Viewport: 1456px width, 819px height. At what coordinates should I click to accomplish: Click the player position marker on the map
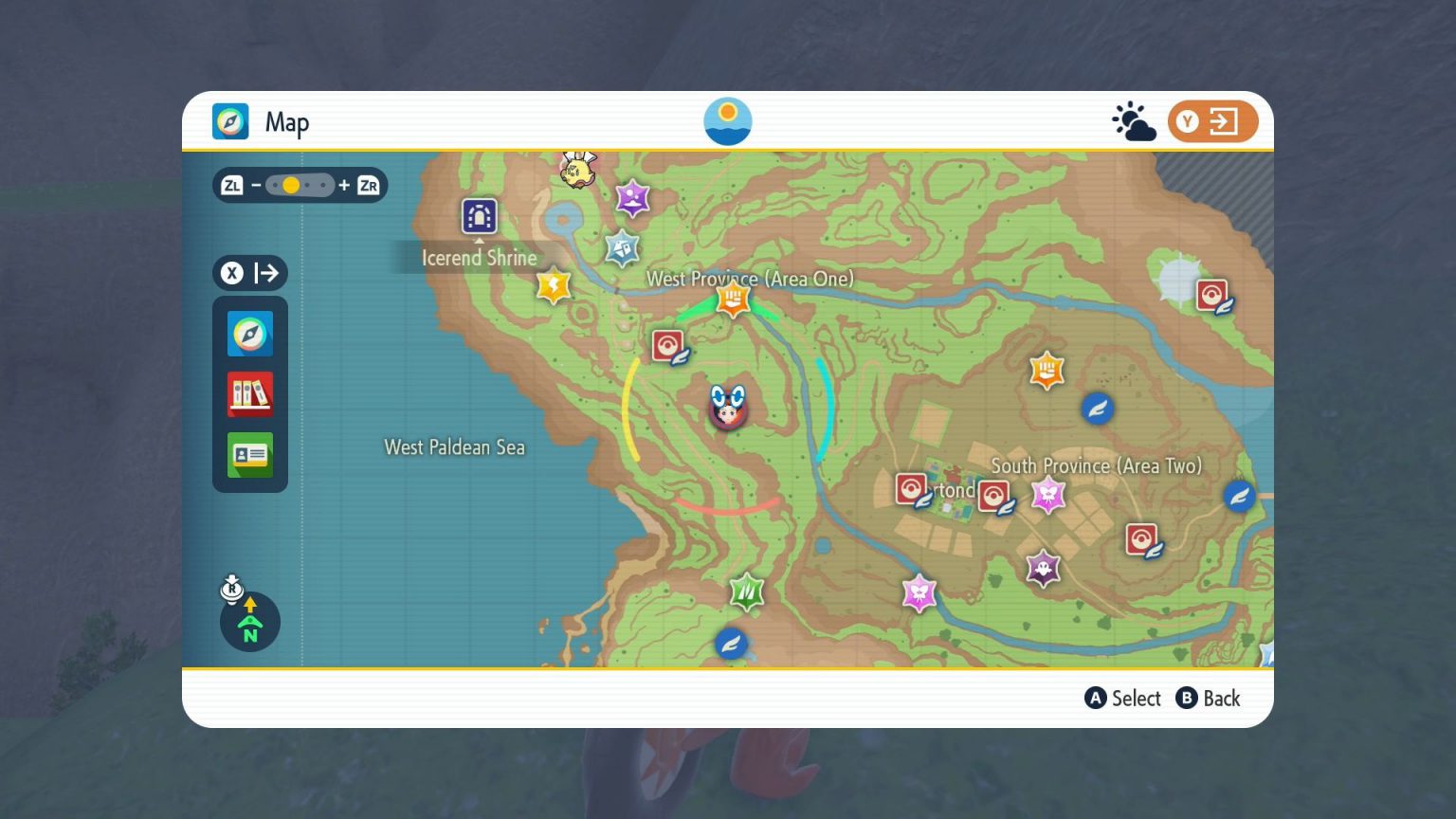tap(728, 408)
